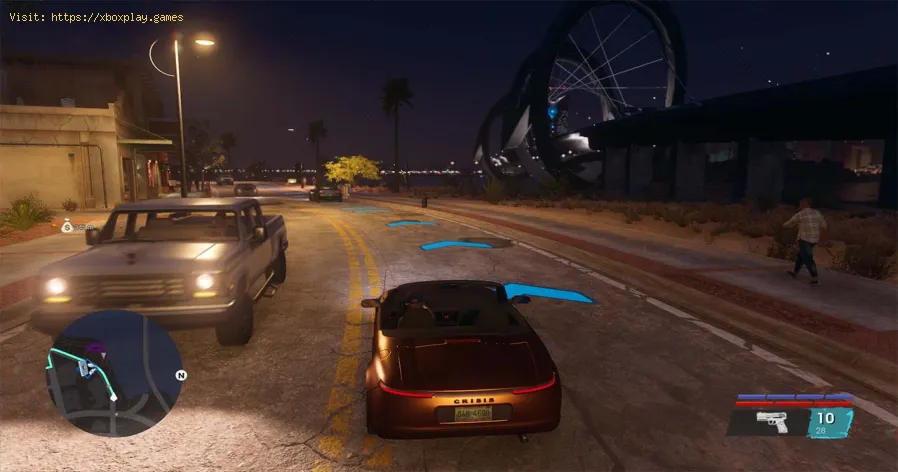Click the N compass marker on minimap

pos(181,376)
